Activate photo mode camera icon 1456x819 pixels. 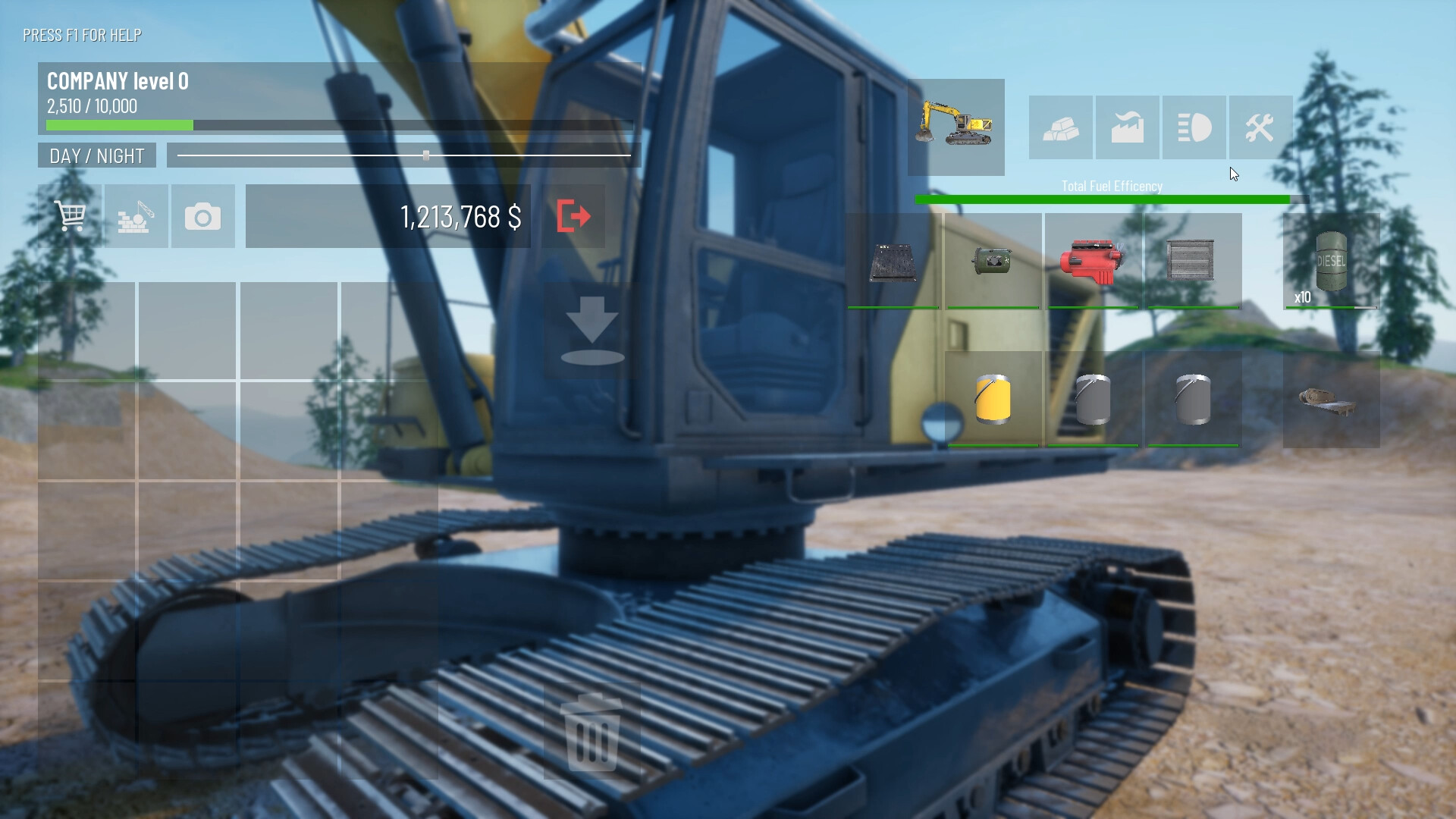coord(202,217)
